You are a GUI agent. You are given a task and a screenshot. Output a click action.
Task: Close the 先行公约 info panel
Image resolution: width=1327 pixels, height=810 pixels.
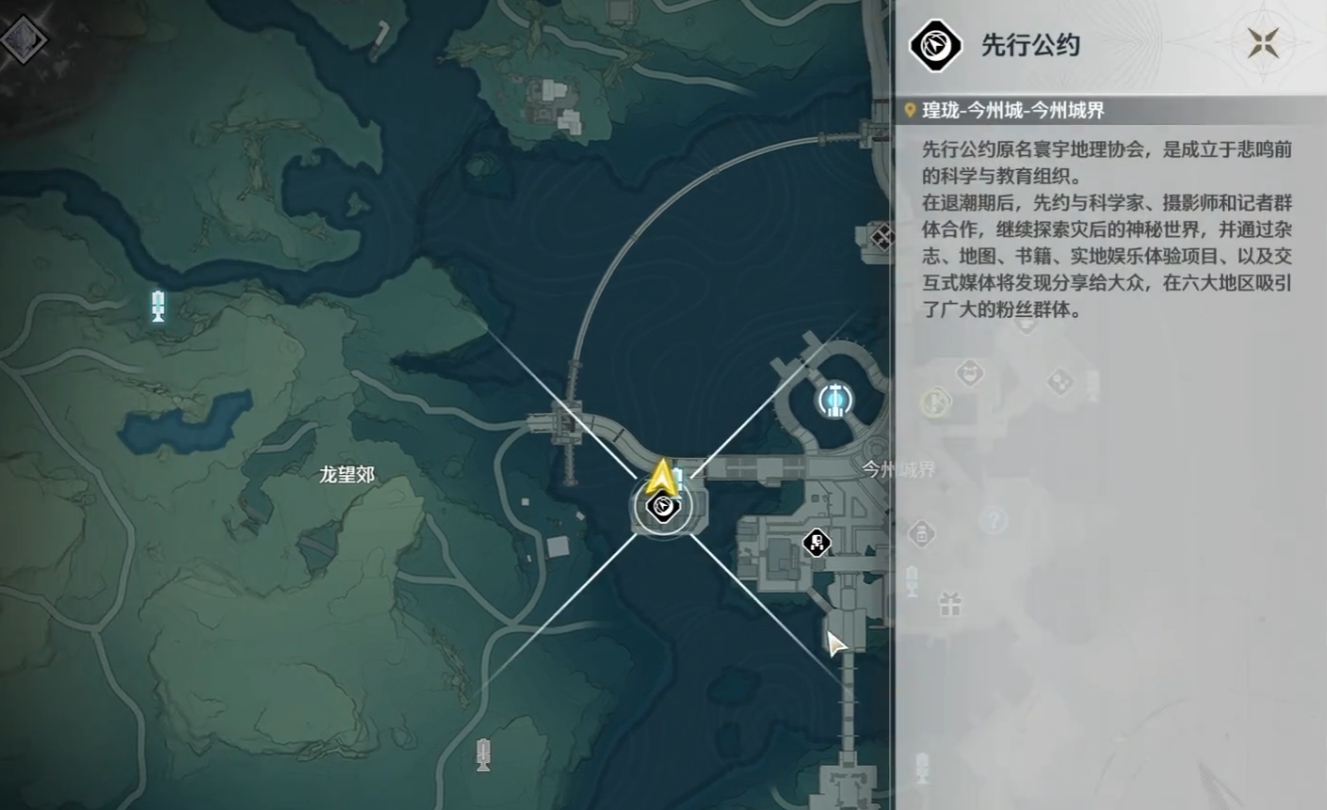[1263, 44]
